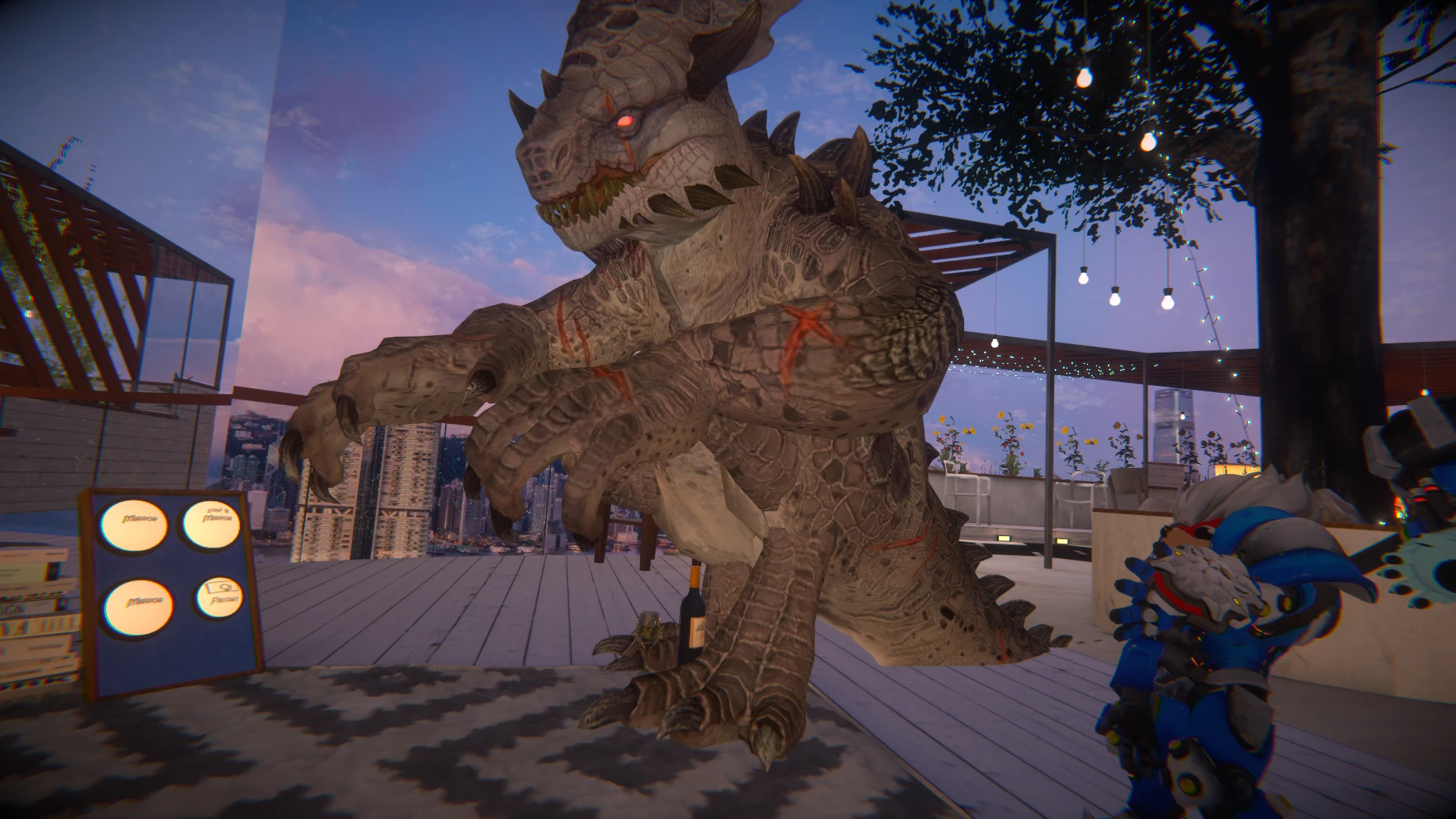
Task: Toggle the Low Q Mirror button
Action: click(211, 524)
